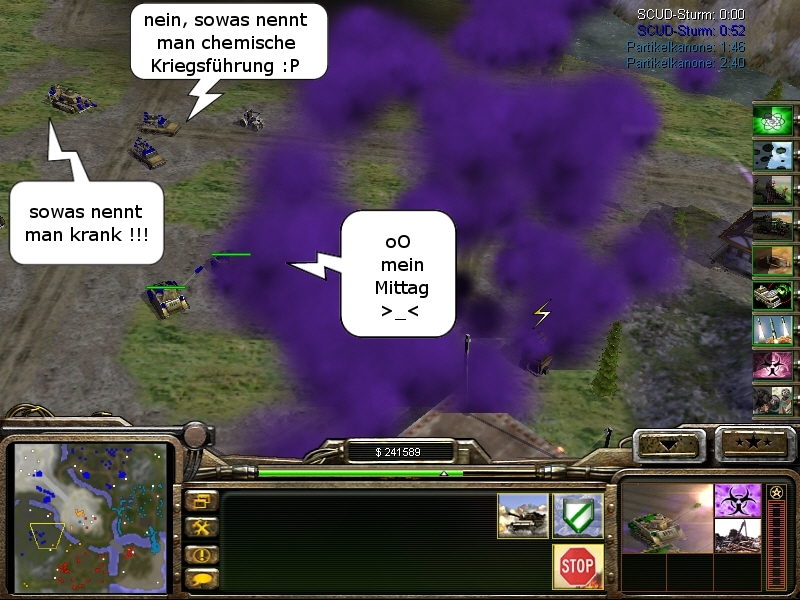Select the gas-masked soldiers power icon
This screenshot has height=600, width=800.
pos(773,399)
